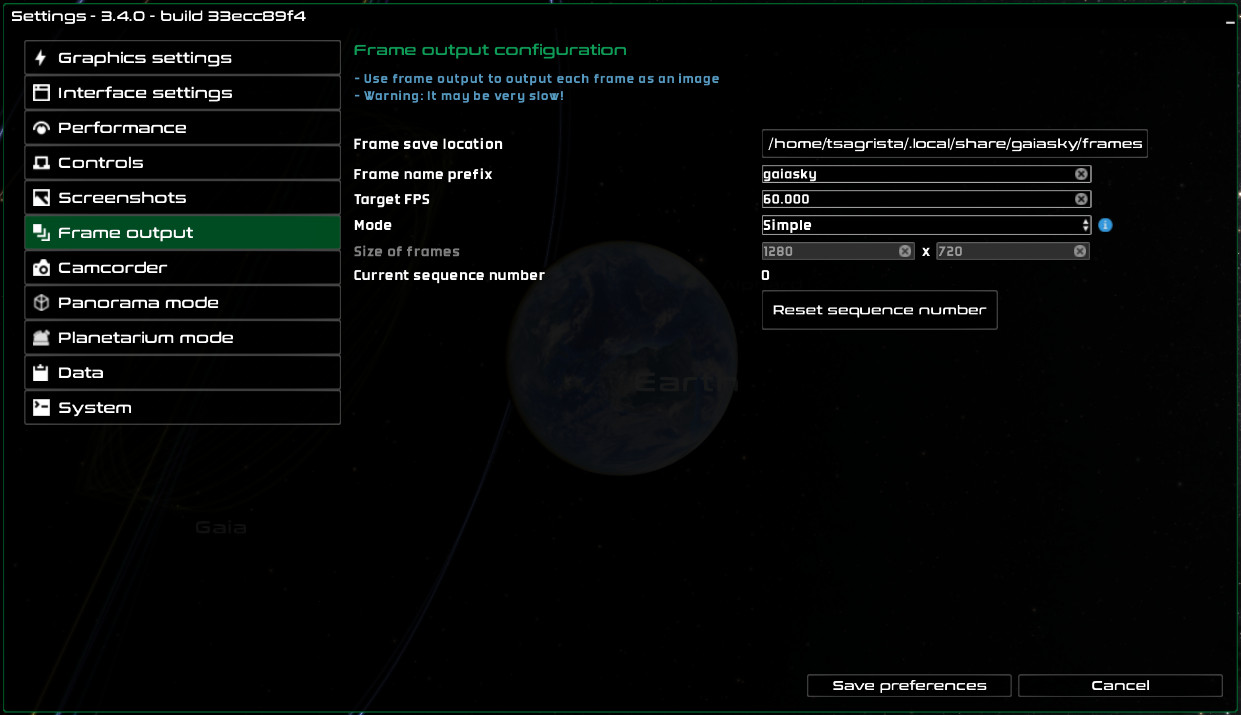1241x715 pixels.
Task: Select the Frame output tab
Action: [182, 233]
